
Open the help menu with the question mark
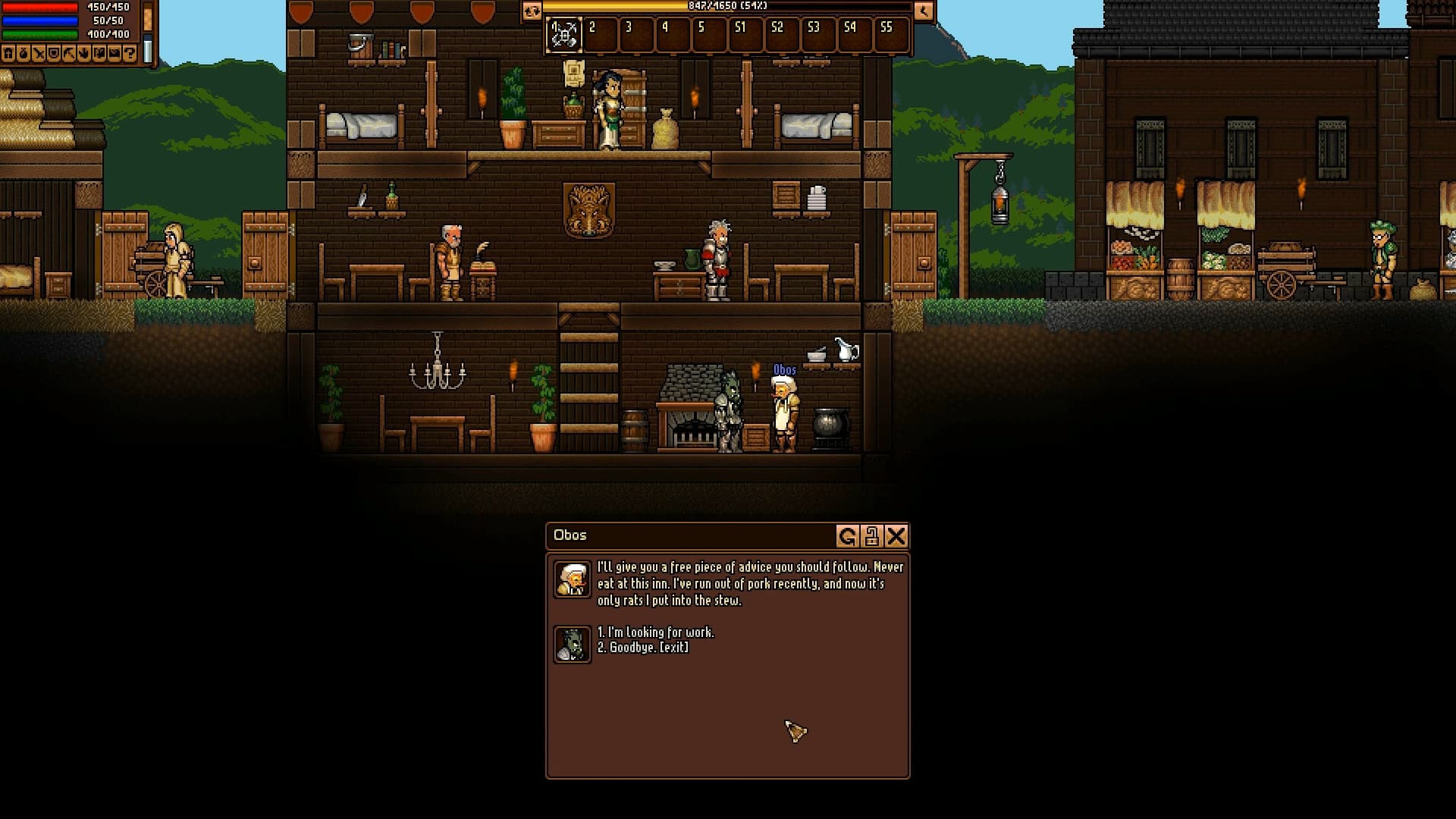coord(130,54)
